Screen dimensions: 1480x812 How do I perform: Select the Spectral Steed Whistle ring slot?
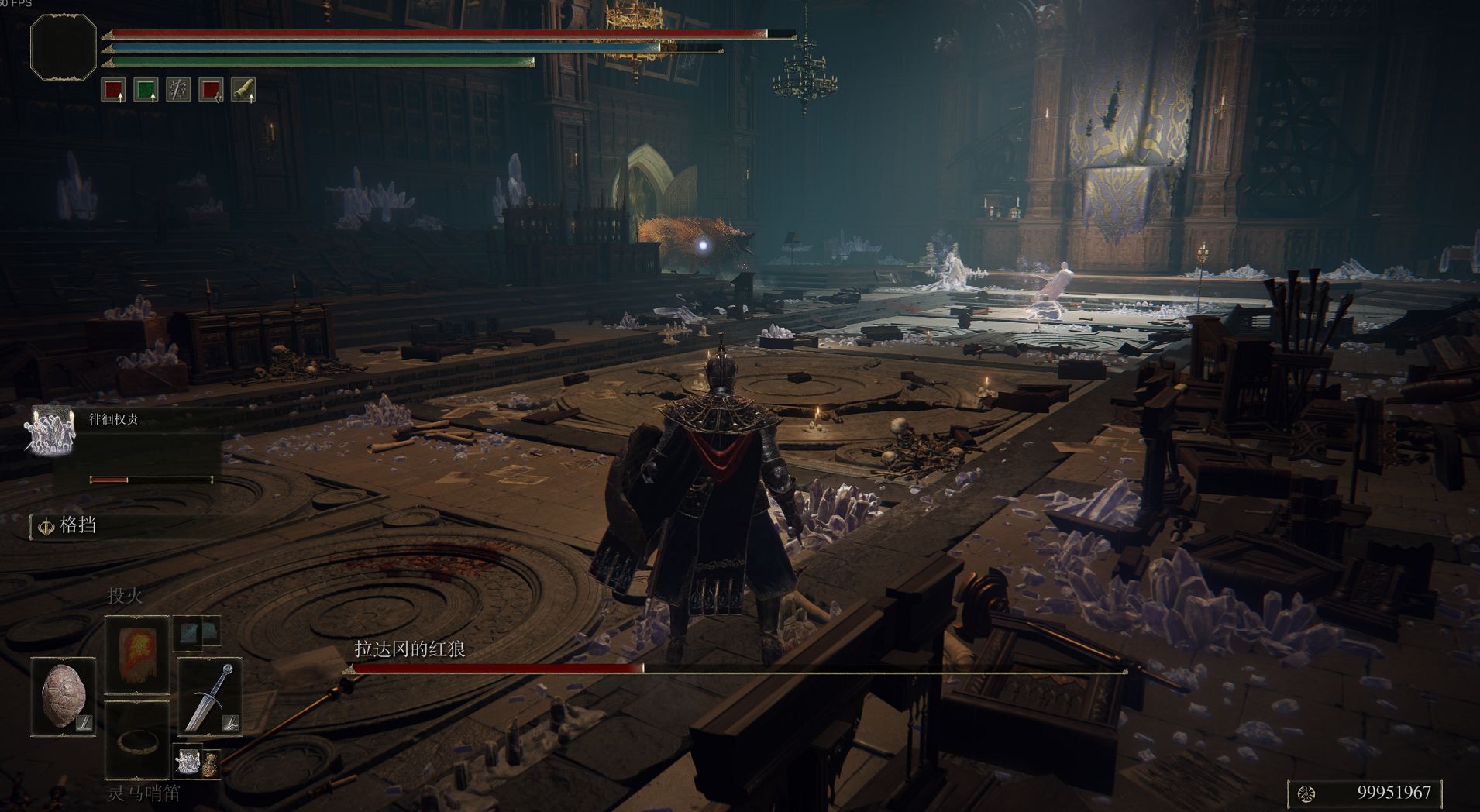137,740
